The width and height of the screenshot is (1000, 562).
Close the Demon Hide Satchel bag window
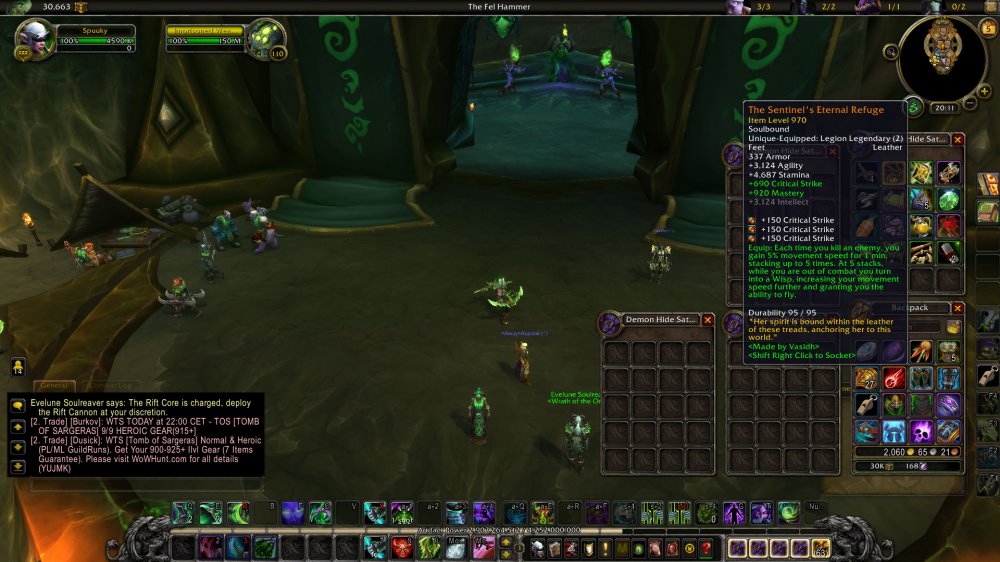click(x=708, y=320)
